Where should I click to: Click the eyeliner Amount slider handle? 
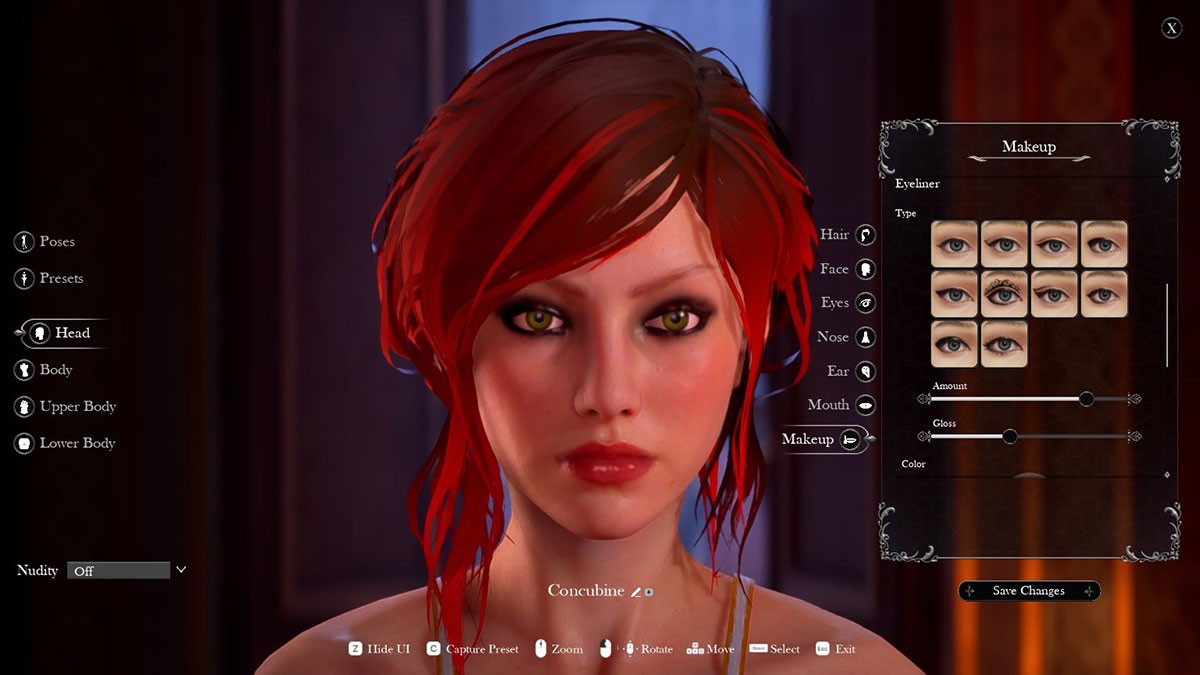point(1086,399)
